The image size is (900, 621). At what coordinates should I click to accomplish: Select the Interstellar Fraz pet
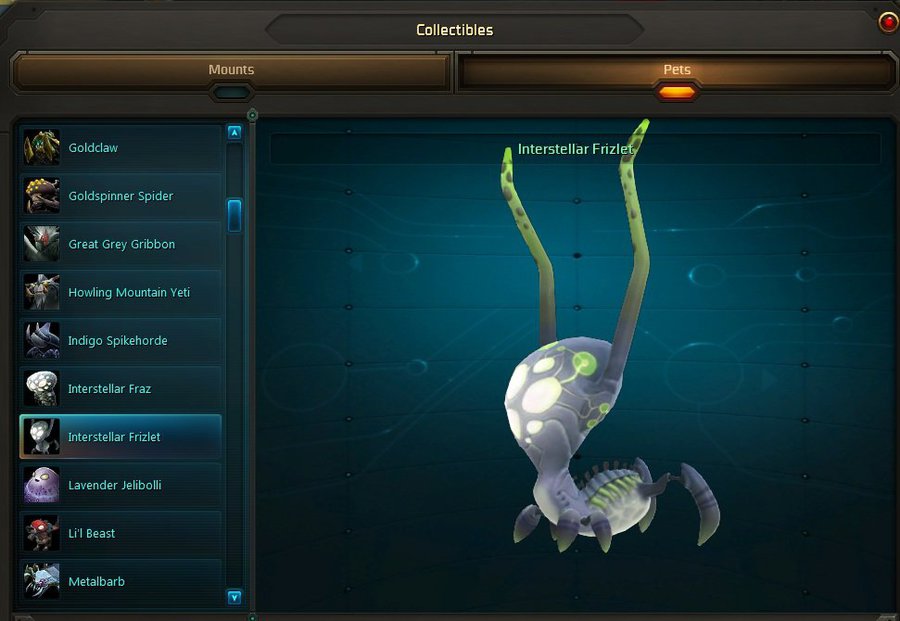tap(120, 389)
